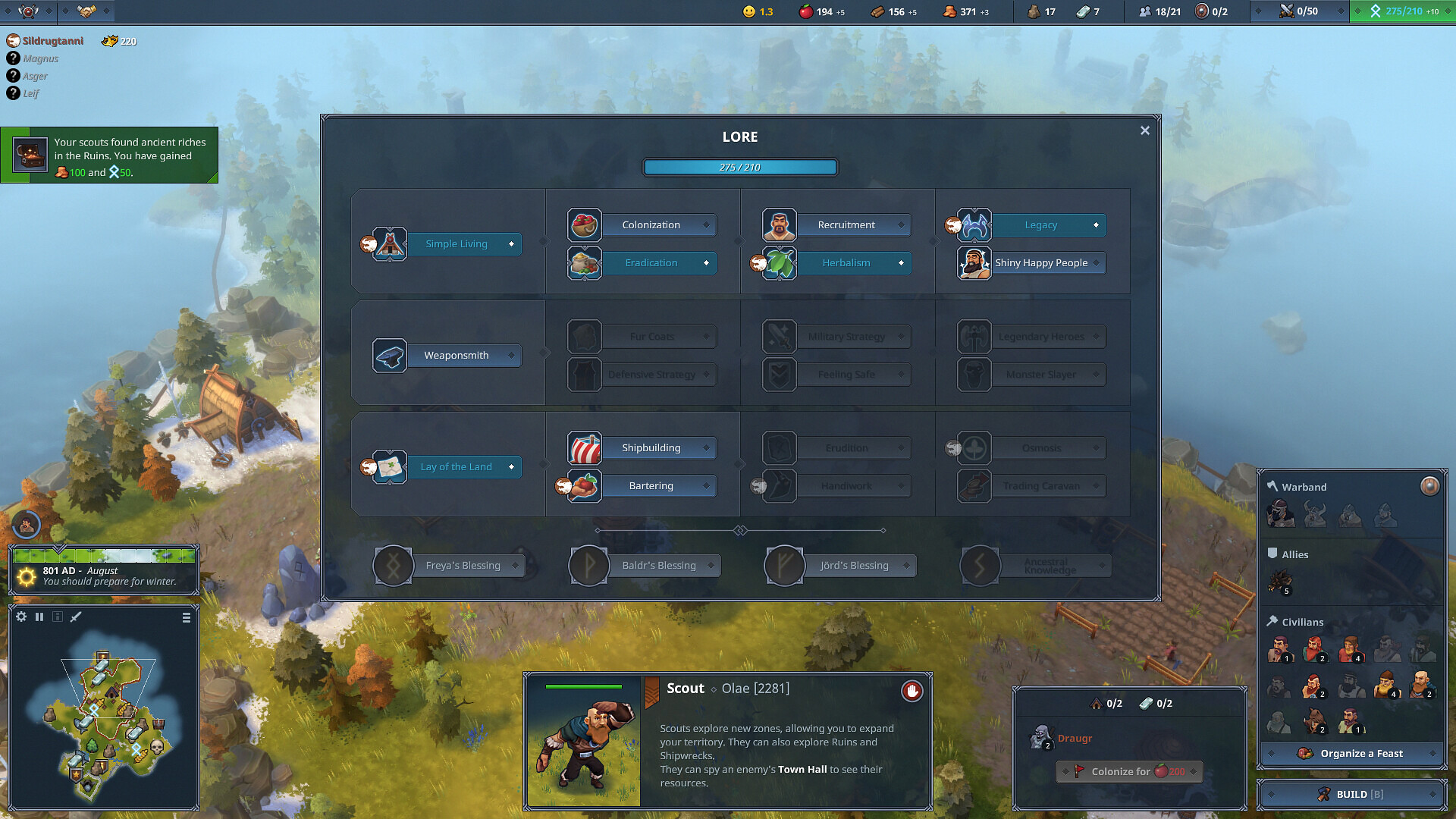The image size is (1456, 819).
Task: Click the Shipbuilding lore icon
Action: coord(585,447)
